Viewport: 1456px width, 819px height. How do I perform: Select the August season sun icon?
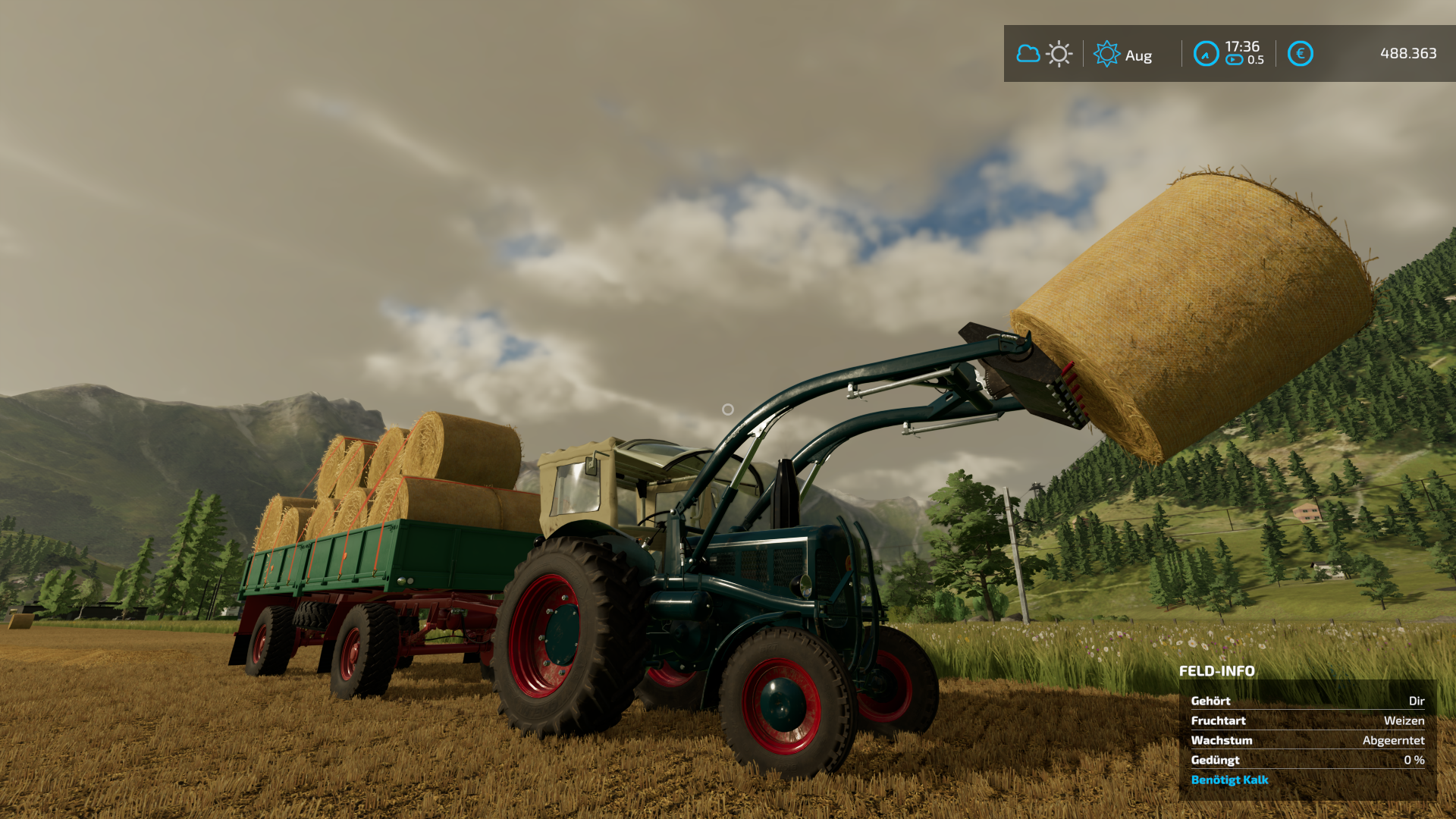point(1106,54)
